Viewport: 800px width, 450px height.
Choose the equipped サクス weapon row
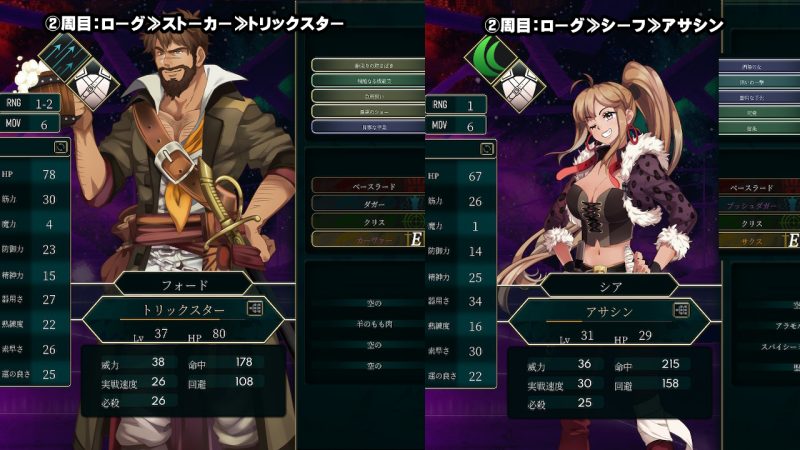click(760, 240)
